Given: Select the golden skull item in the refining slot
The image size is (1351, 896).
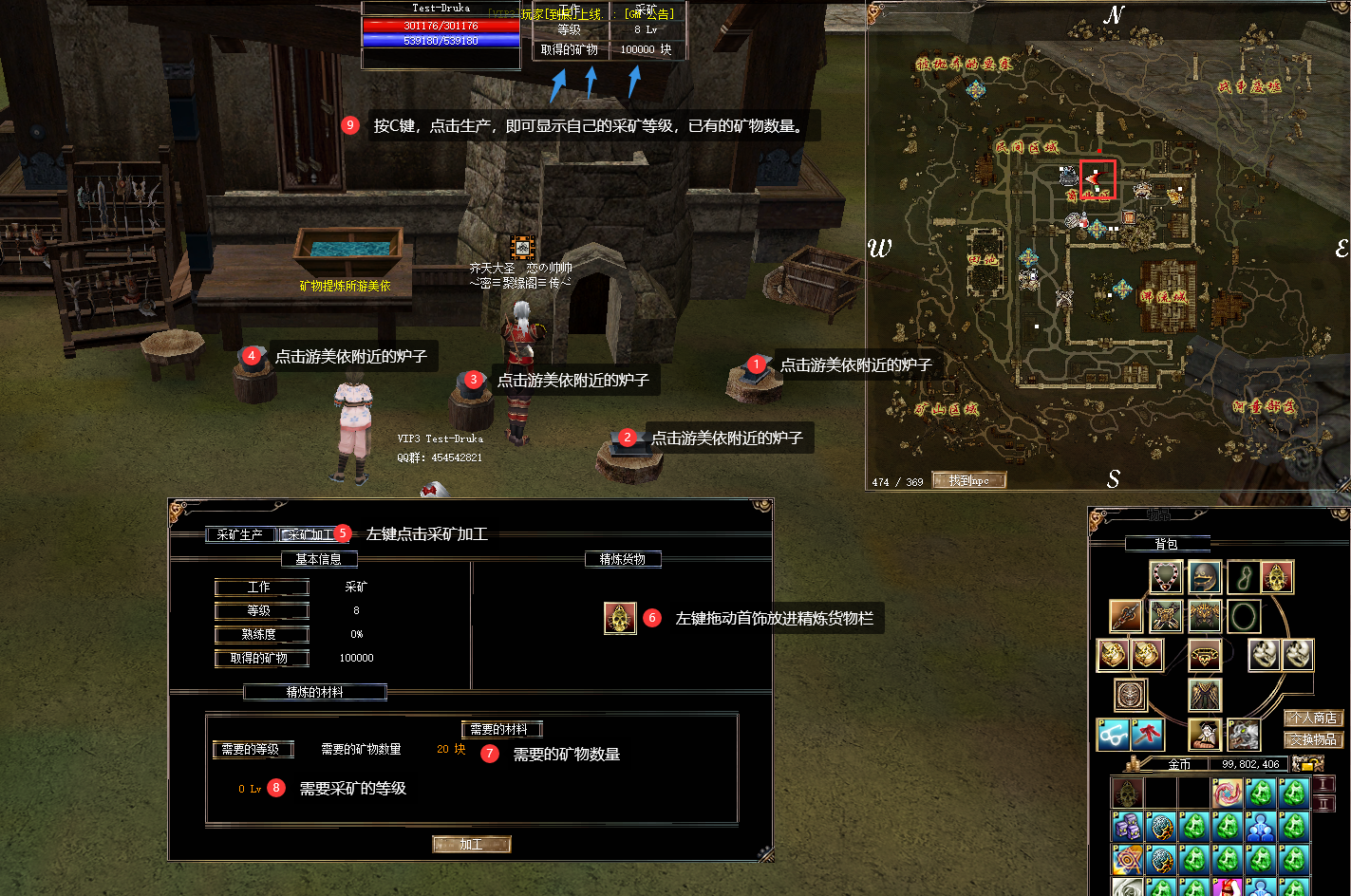Looking at the screenshot, I should pyautogui.click(x=620, y=619).
